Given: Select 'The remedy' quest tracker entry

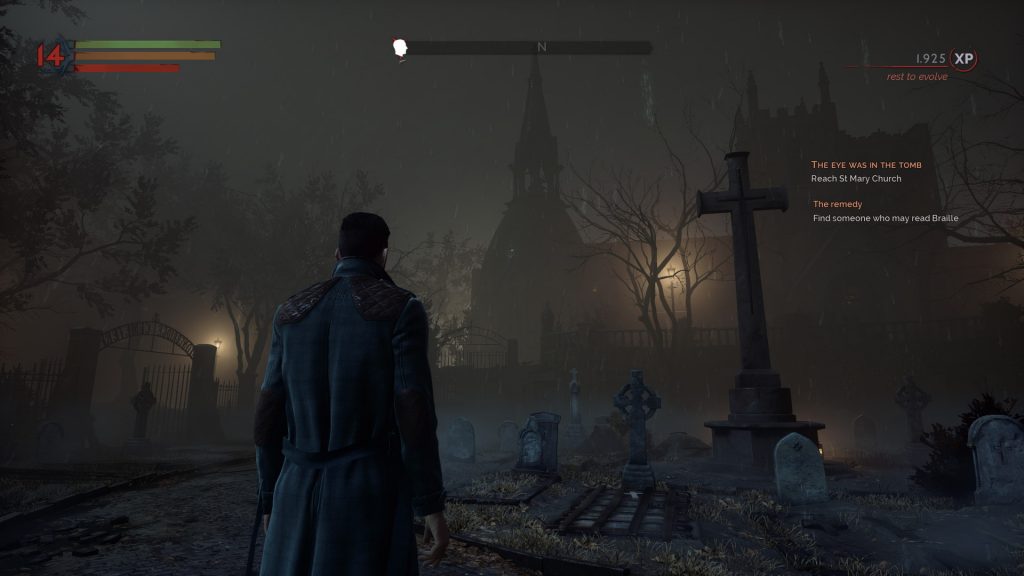Looking at the screenshot, I should (837, 204).
